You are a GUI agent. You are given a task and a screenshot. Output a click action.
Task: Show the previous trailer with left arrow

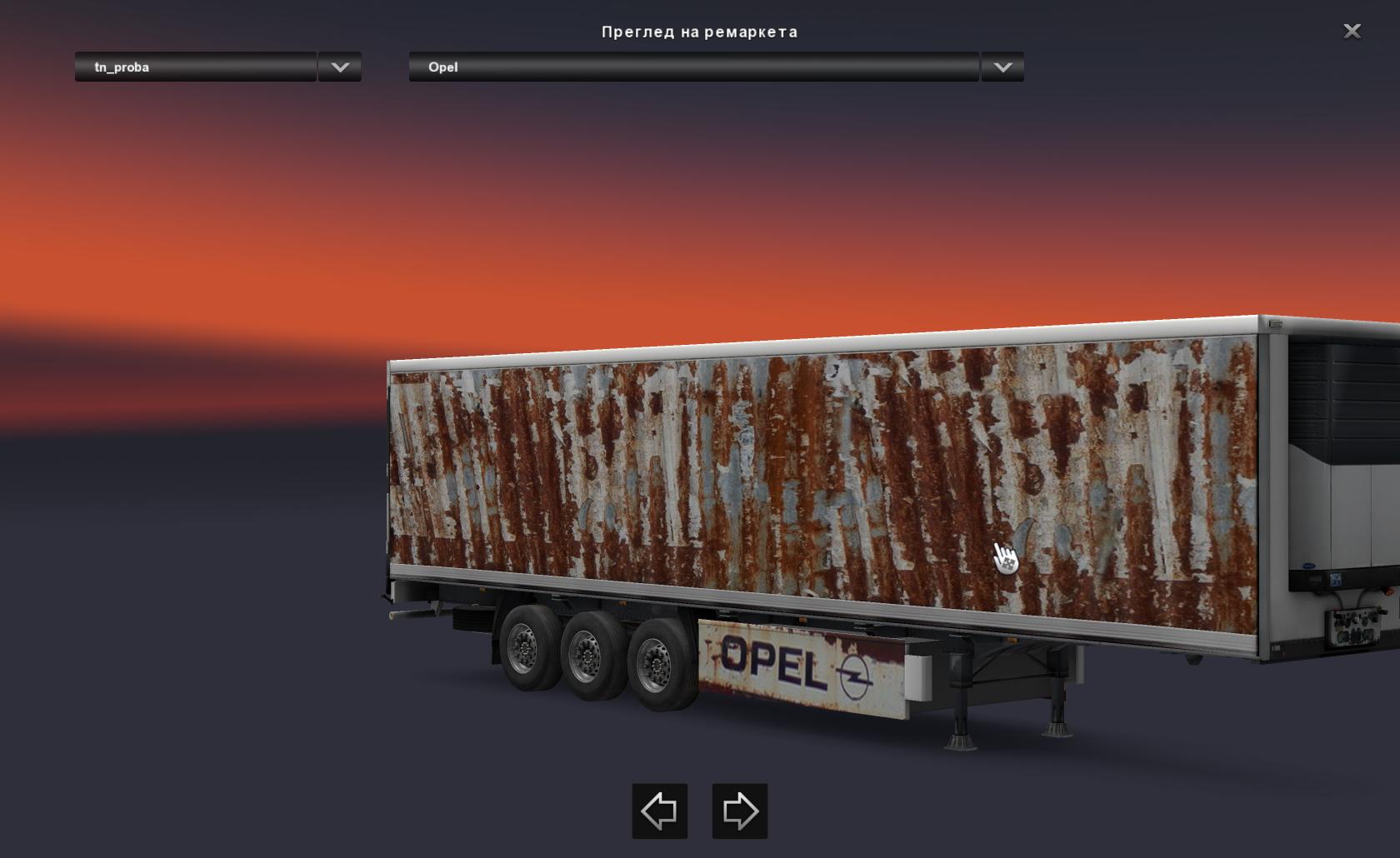659,811
